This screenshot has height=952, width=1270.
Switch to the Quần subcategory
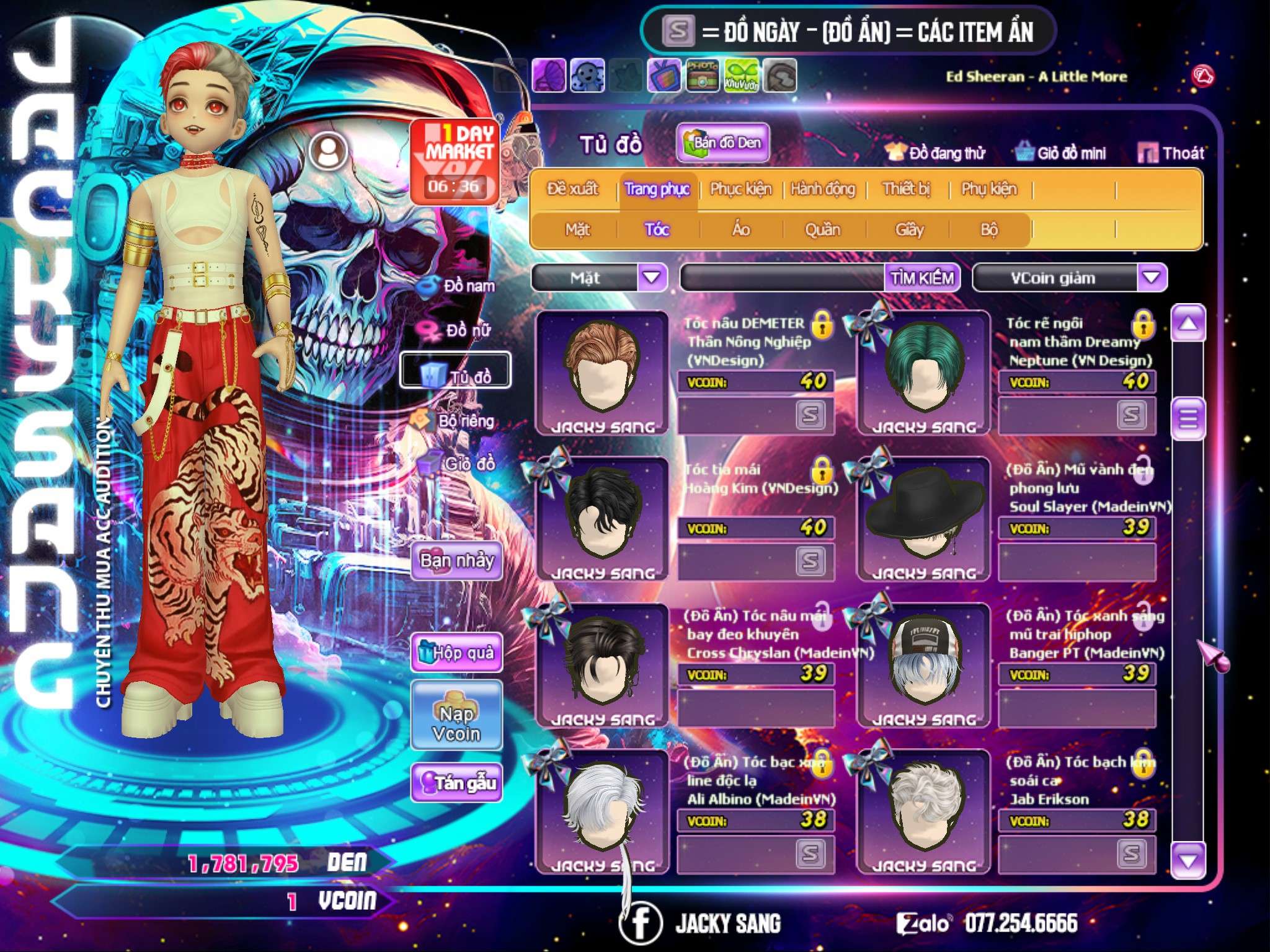pyautogui.click(x=822, y=229)
